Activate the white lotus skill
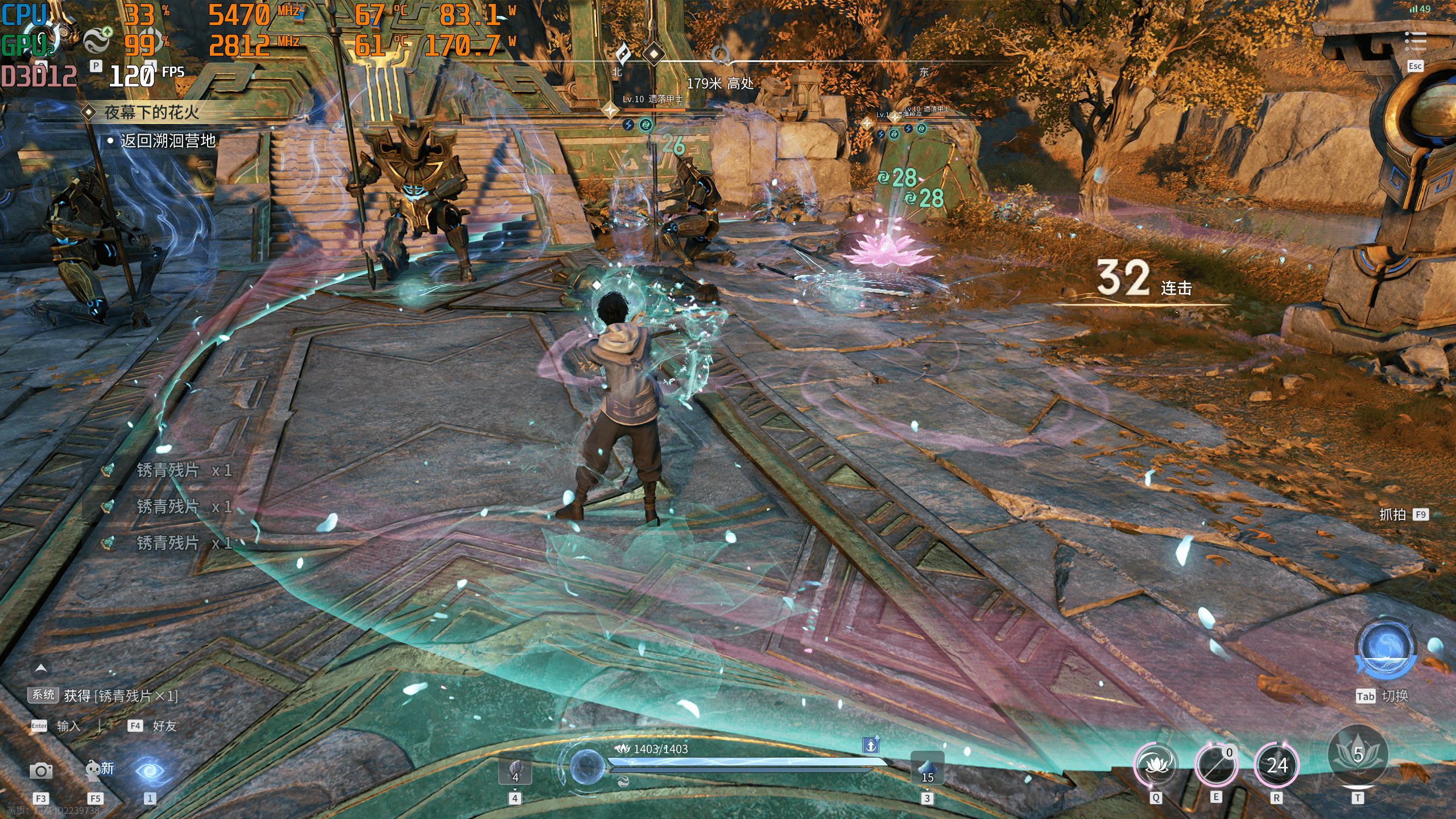 pyautogui.click(x=1156, y=765)
